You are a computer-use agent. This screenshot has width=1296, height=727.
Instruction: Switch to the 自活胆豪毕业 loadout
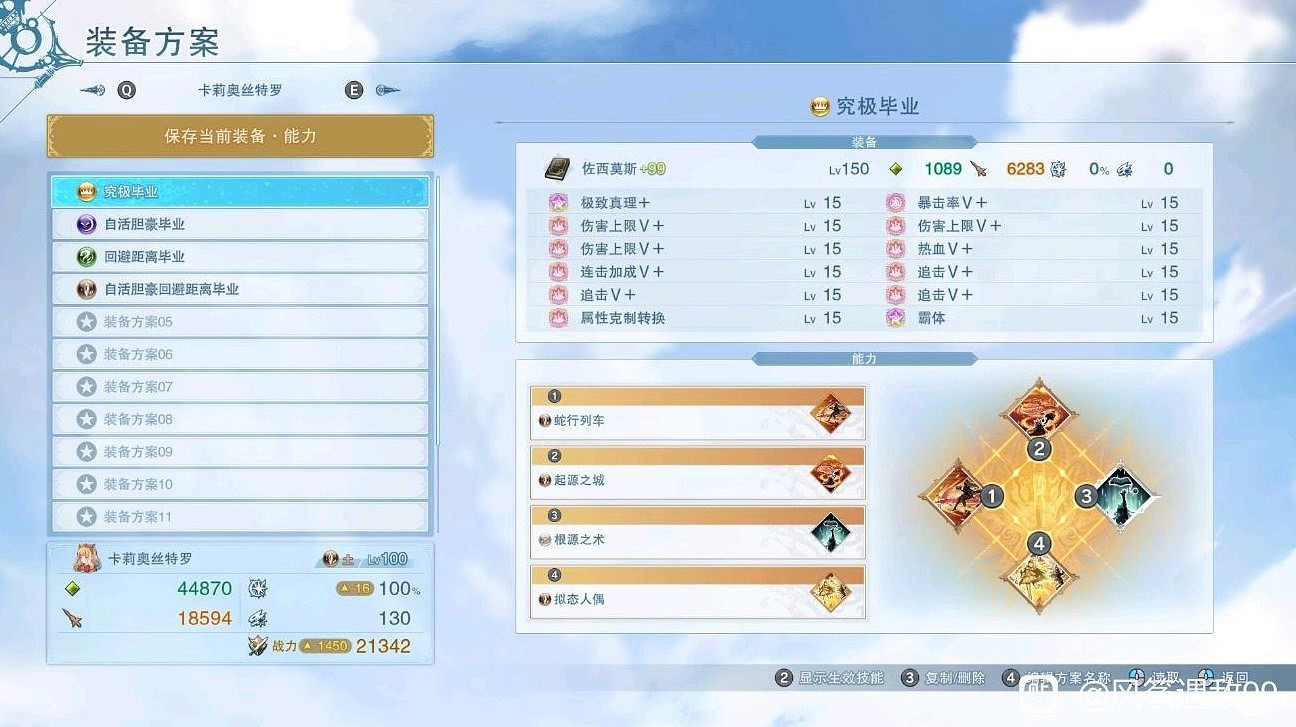[240, 223]
